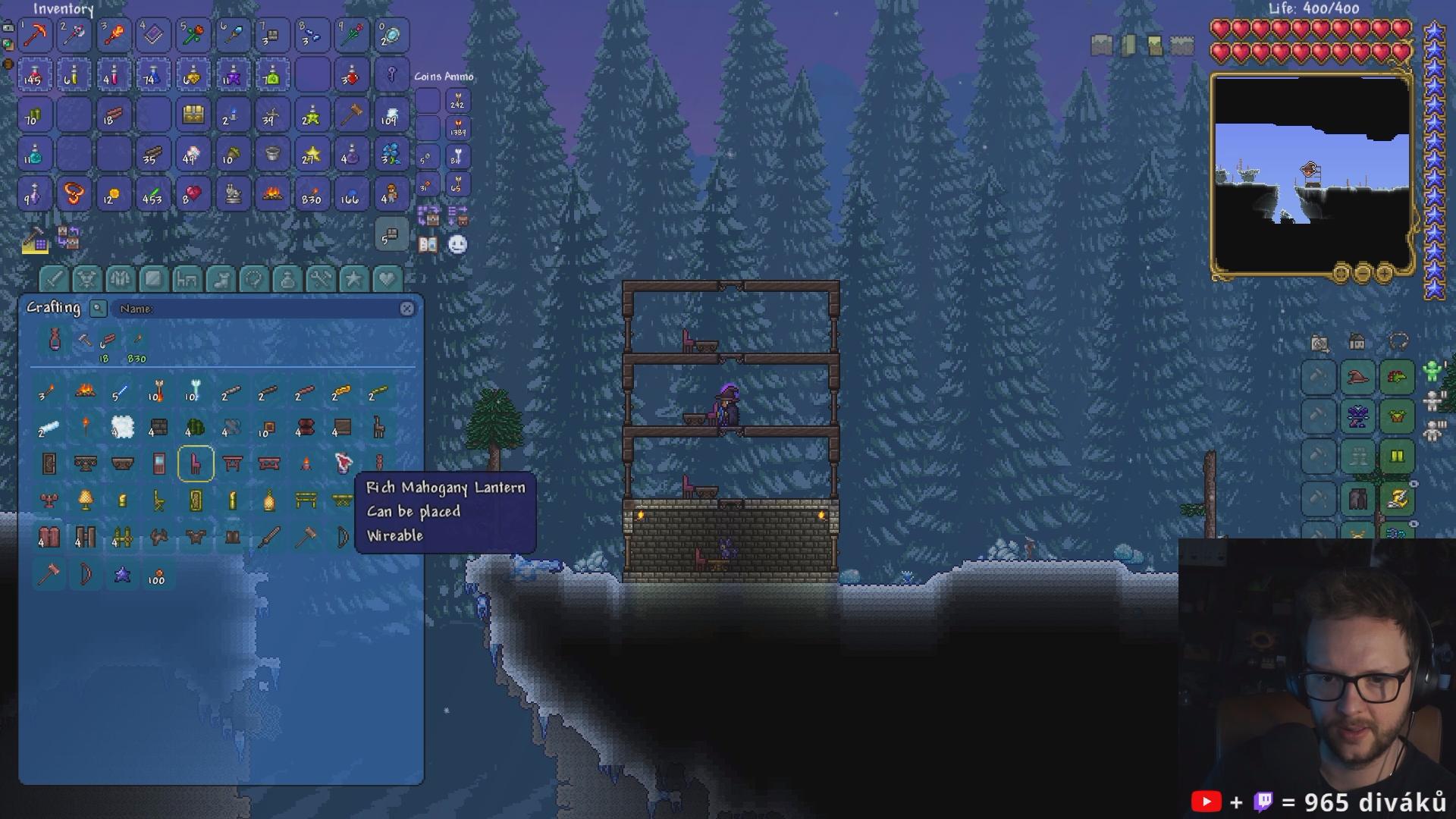Viewport: 1456px width, 819px height.
Task: Show favorites with the heart filter tab
Action: 387,279
